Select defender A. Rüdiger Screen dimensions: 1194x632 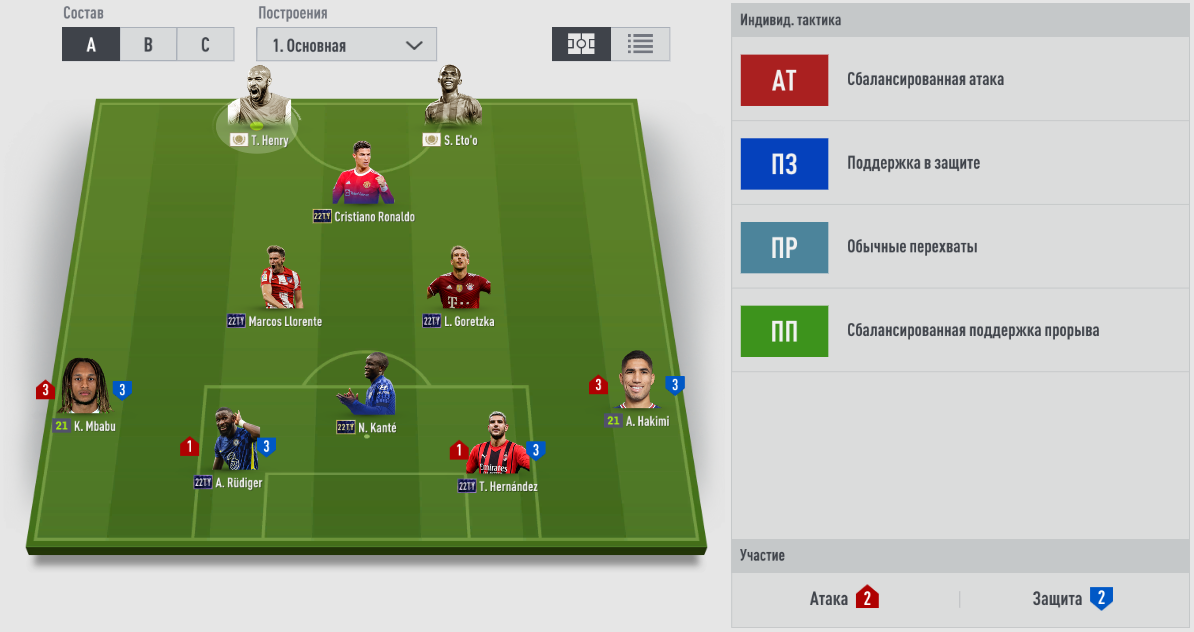tap(232, 441)
